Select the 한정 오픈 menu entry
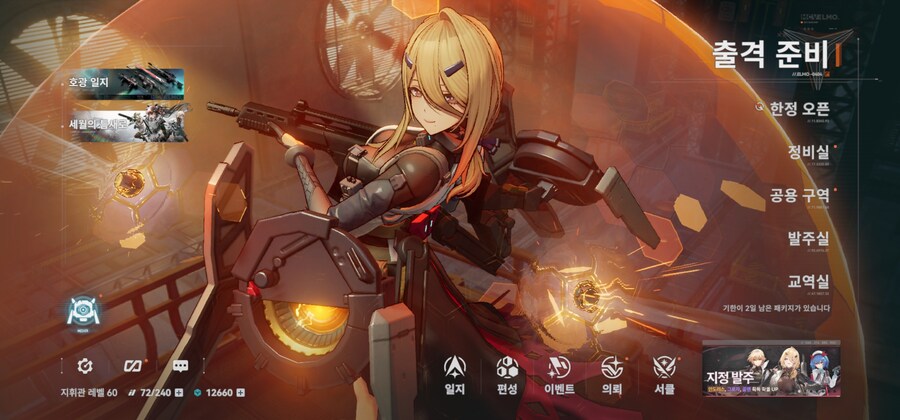Viewport: 900px width, 420px height. (x=794, y=108)
